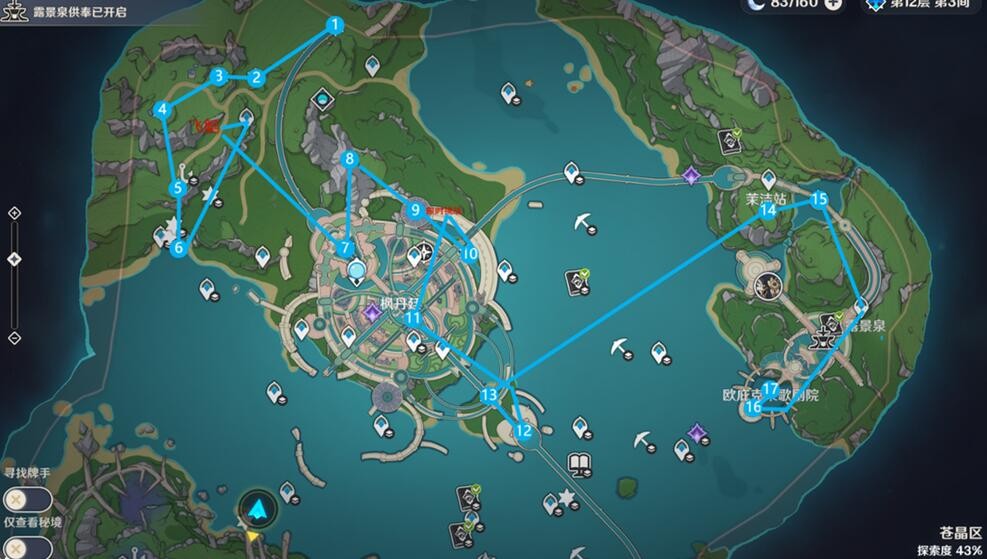
Task: Click route marker number 12
Action: click(x=522, y=431)
